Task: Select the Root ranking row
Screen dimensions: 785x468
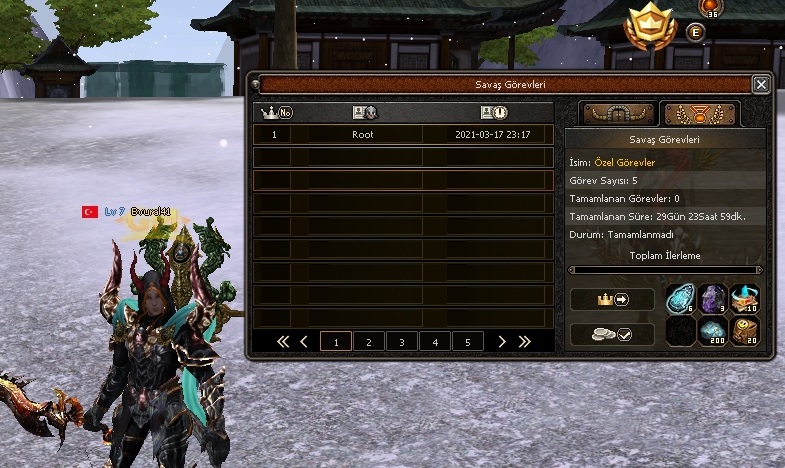Action: click(x=402, y=134)
